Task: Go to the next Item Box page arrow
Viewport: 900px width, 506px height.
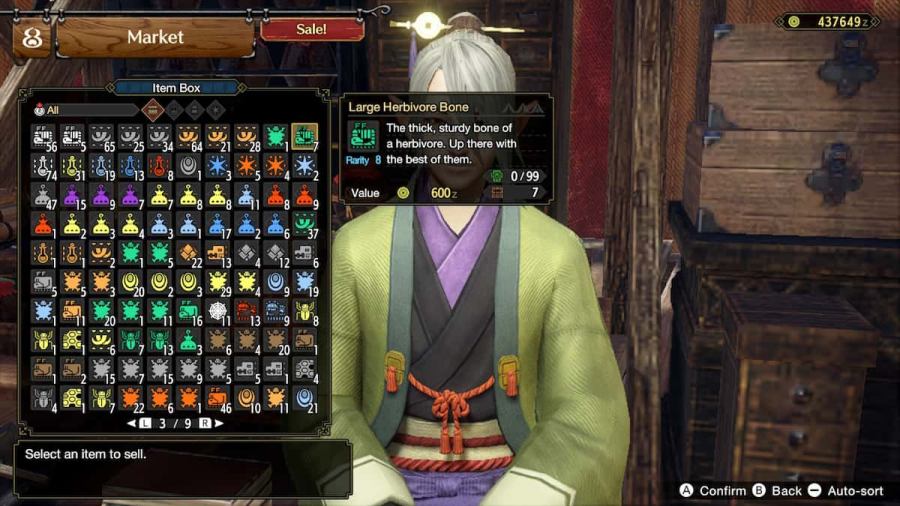Action: tap(217, 423)
